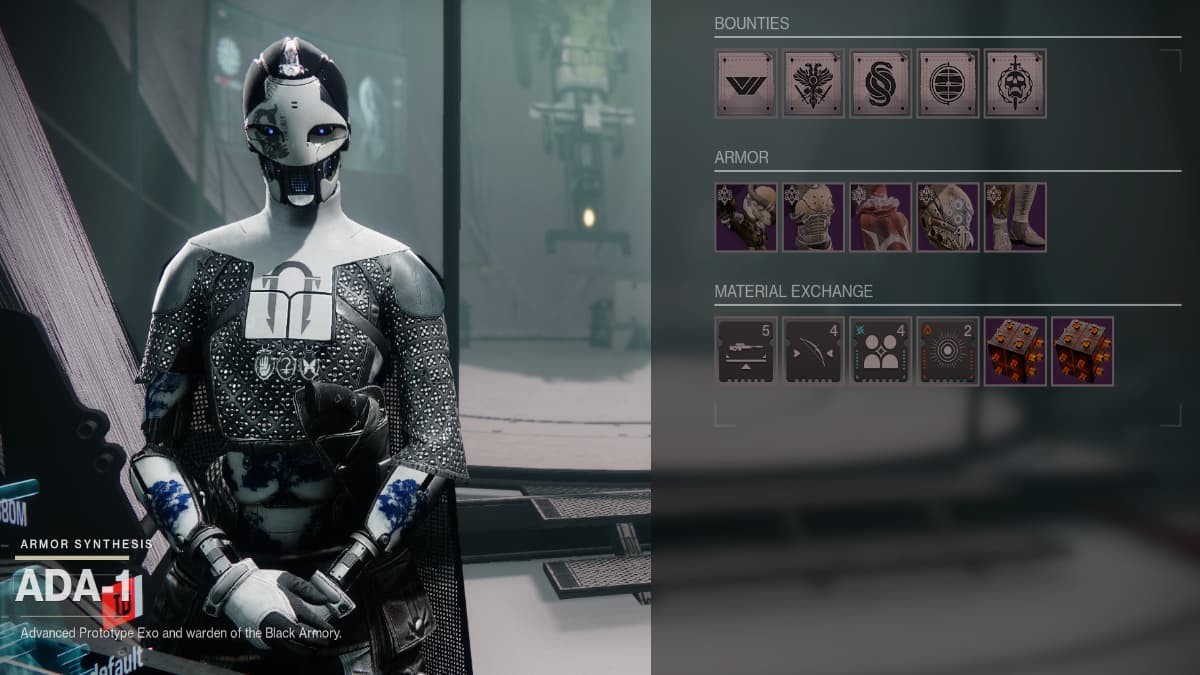
Task: Select the fireteam circles mod
Action: coord(880,351)
